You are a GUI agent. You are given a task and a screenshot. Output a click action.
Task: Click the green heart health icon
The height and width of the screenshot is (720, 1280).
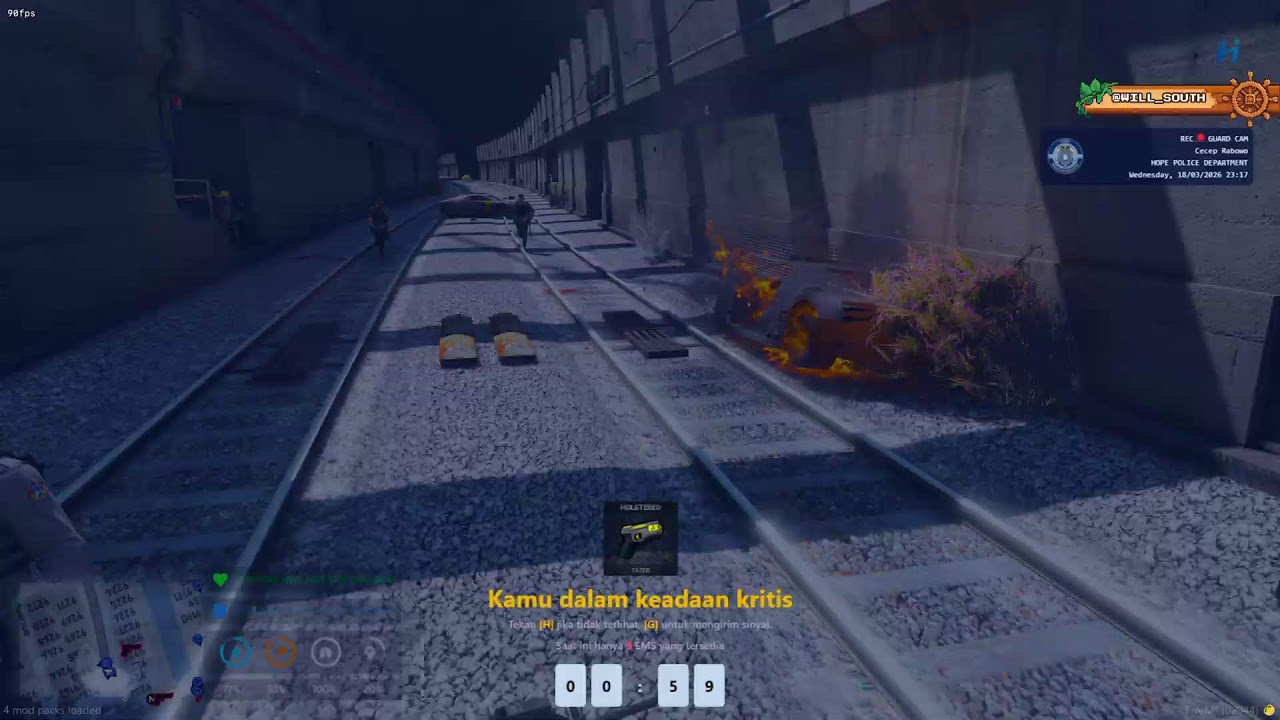[x=221, y=579]
